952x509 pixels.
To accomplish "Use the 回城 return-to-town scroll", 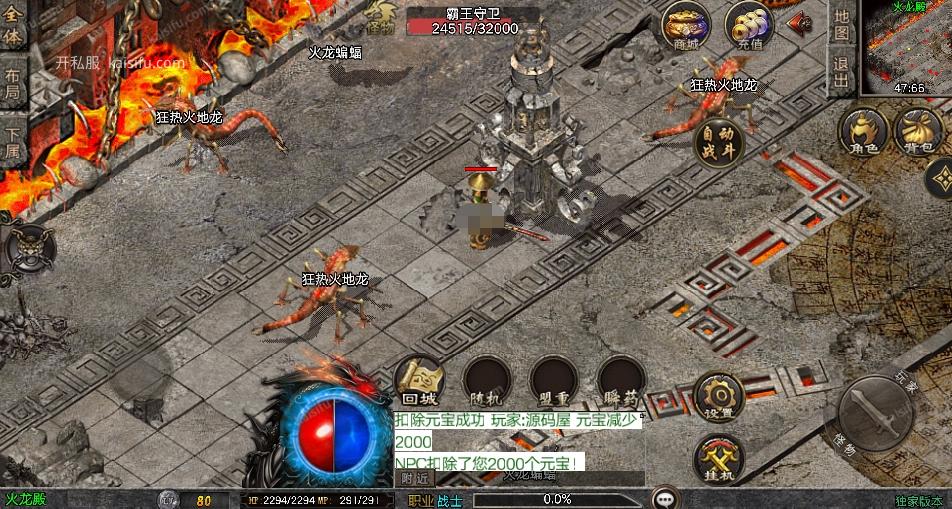I will tap(420, 381).
